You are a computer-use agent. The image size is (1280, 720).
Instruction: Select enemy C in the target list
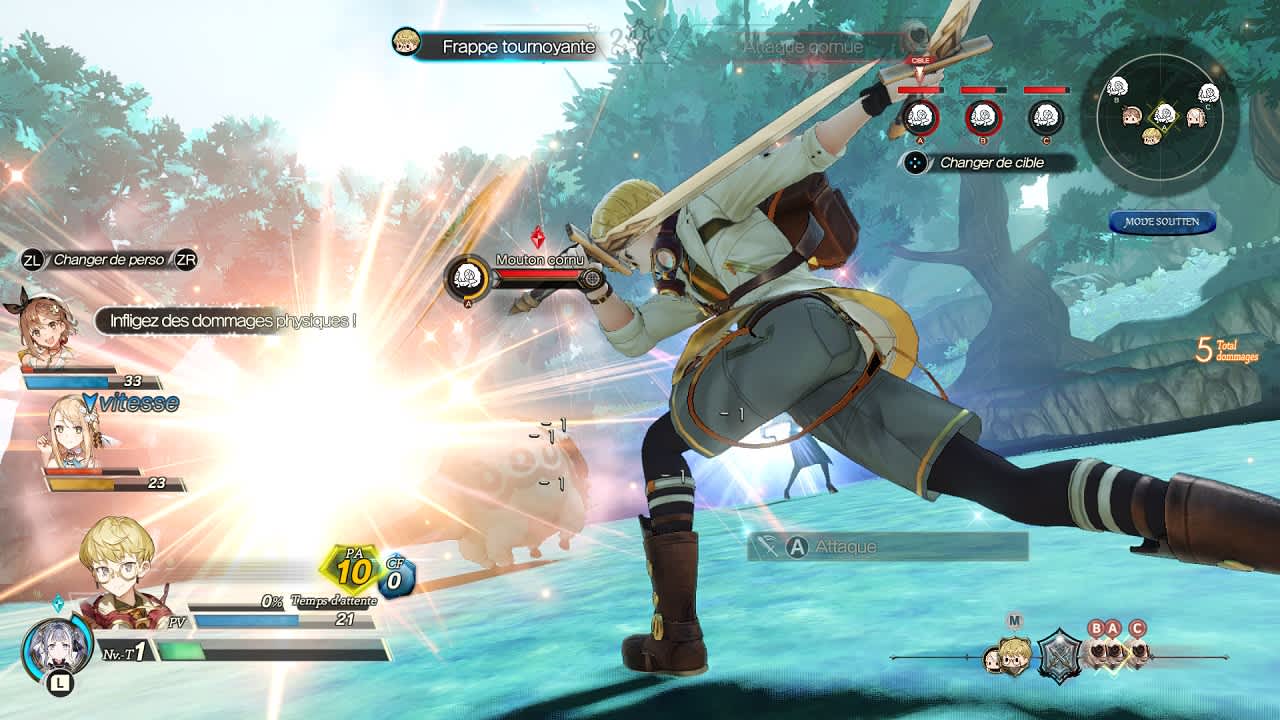[1046, 117]
